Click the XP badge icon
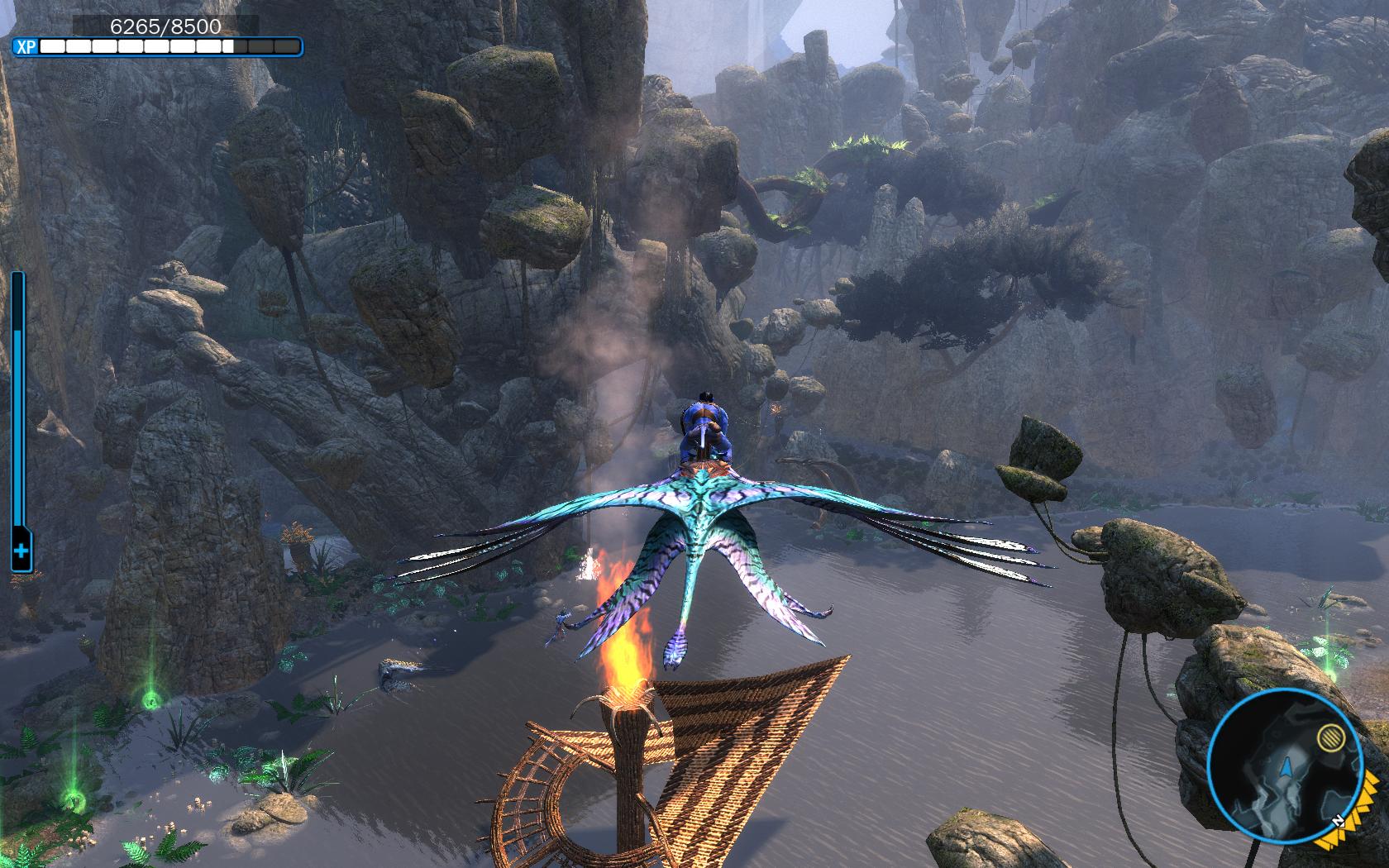Screen dimensions: 1389x868 (26, 47)
